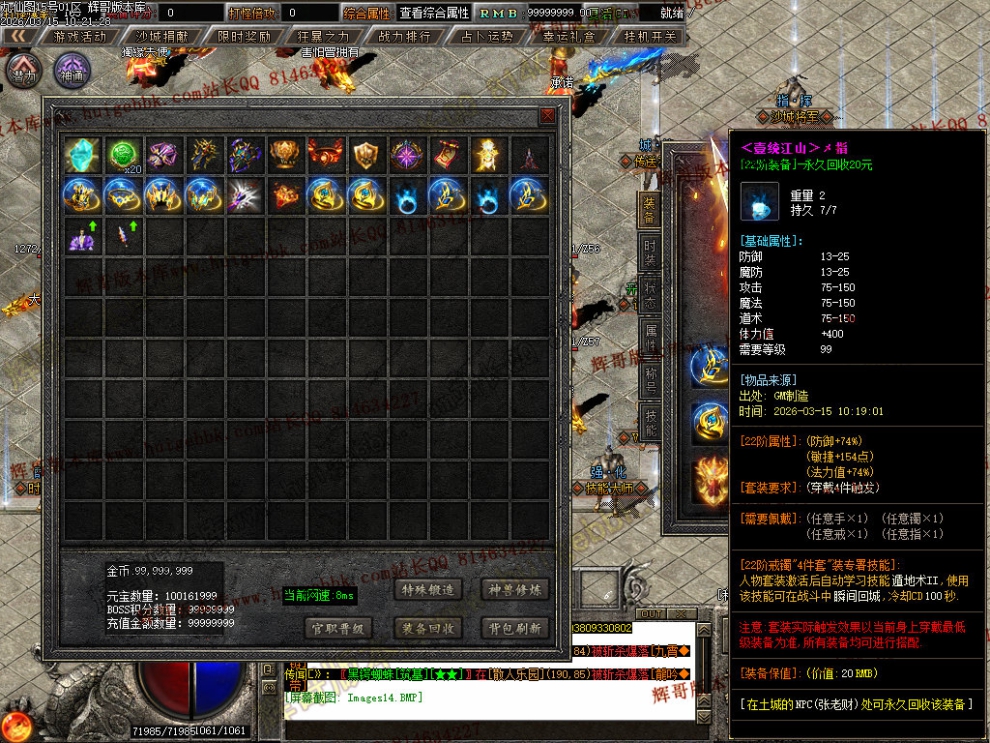Switch to the 装备 equipment tab
The height and width of the screenshot is (743, 990).
(649, 210)
